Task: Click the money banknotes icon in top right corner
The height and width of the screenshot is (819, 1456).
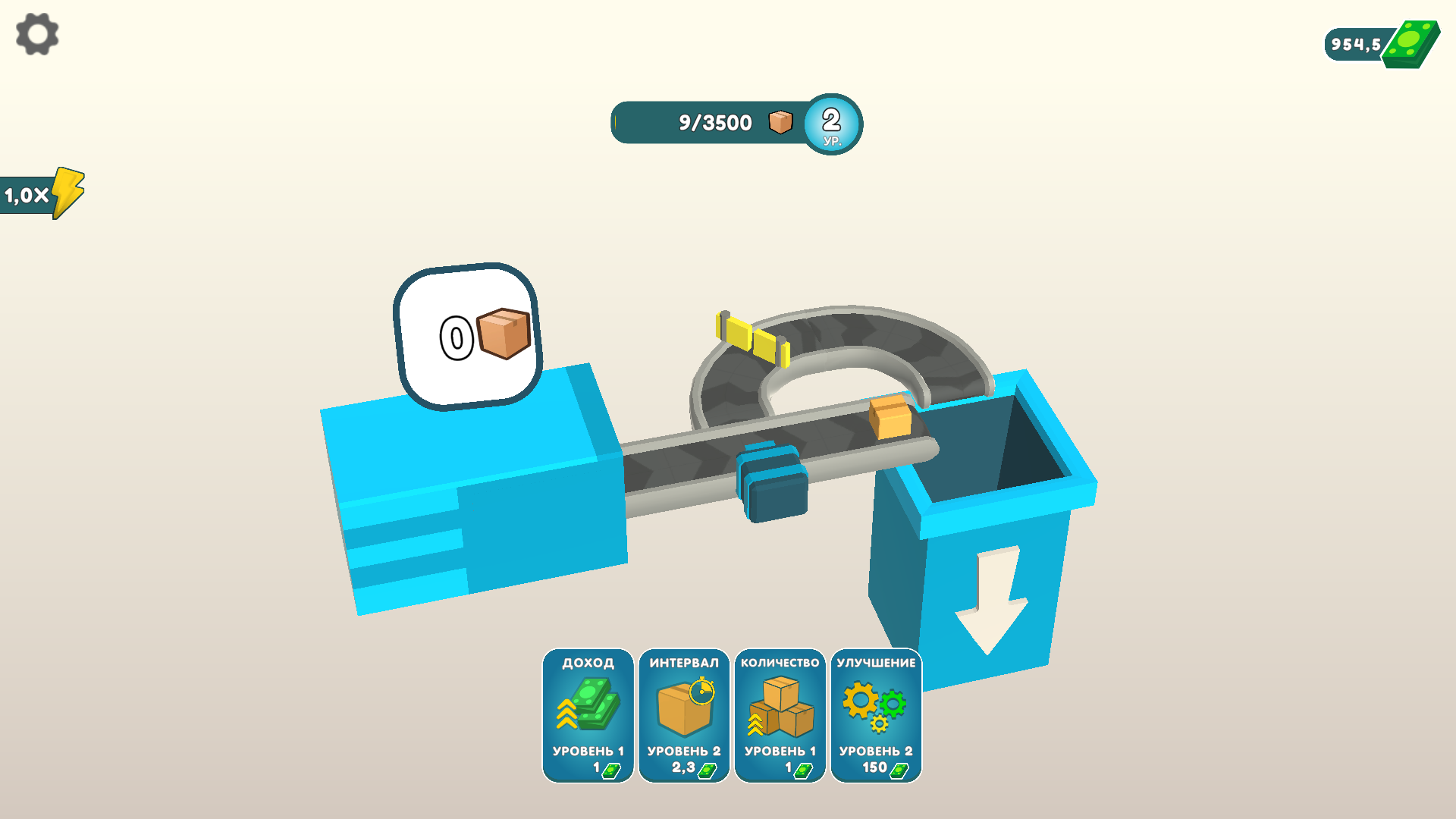Action: [1410, 42]
